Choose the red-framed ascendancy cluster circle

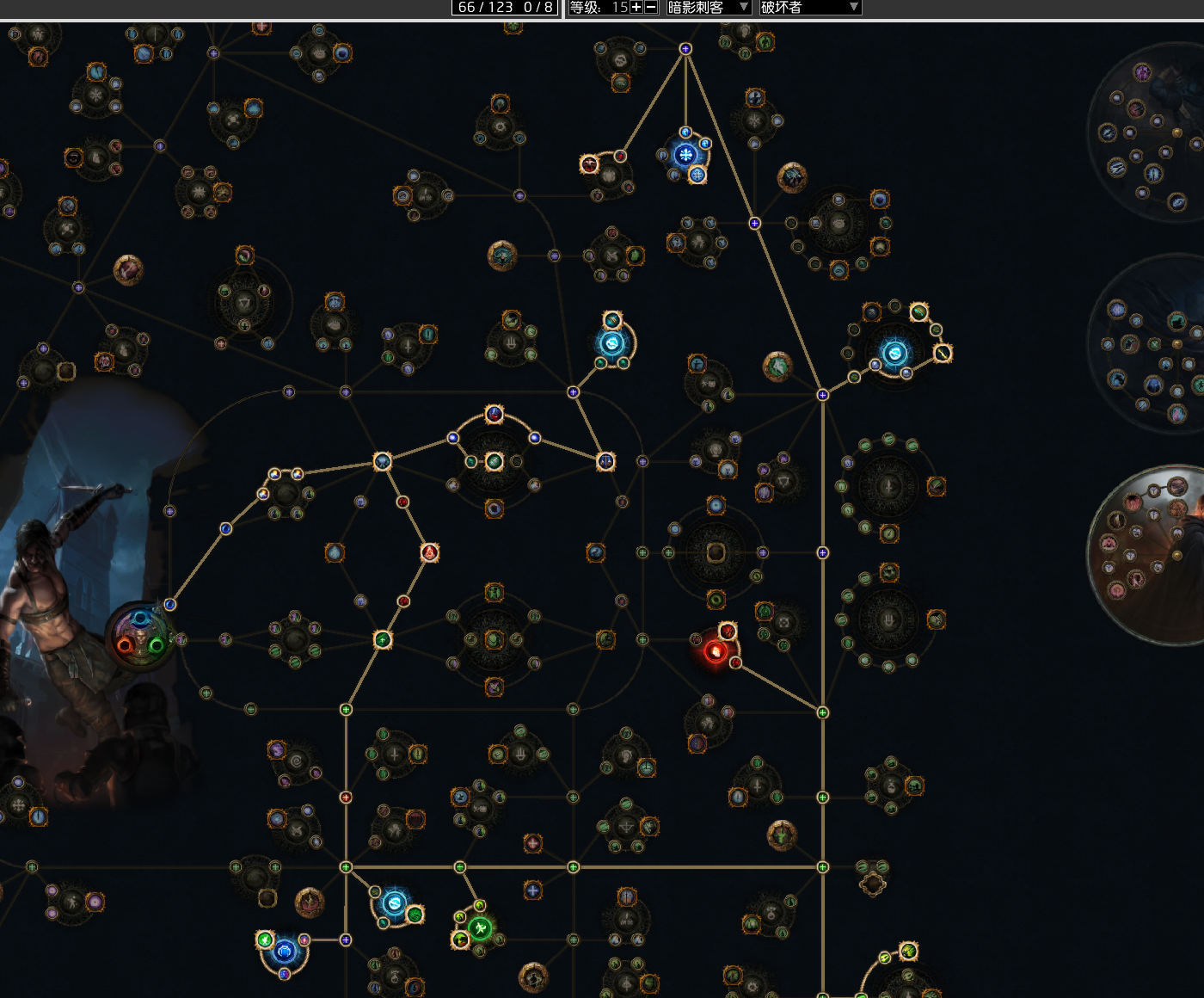pyautogui.click(x=1148, y=555)
